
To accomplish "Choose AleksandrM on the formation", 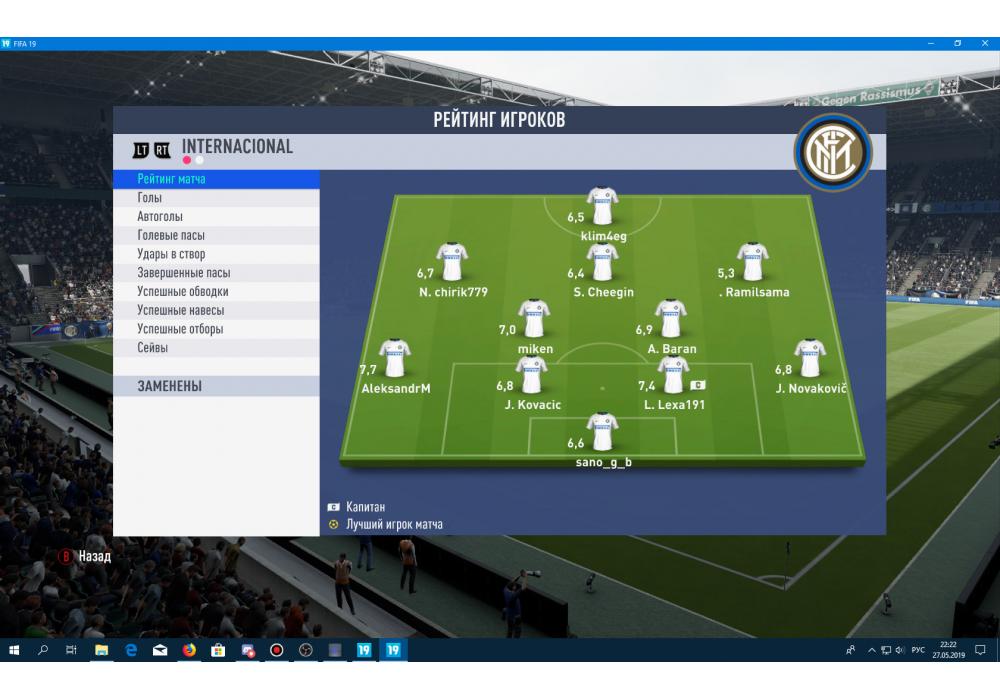I will pos(395,359).
